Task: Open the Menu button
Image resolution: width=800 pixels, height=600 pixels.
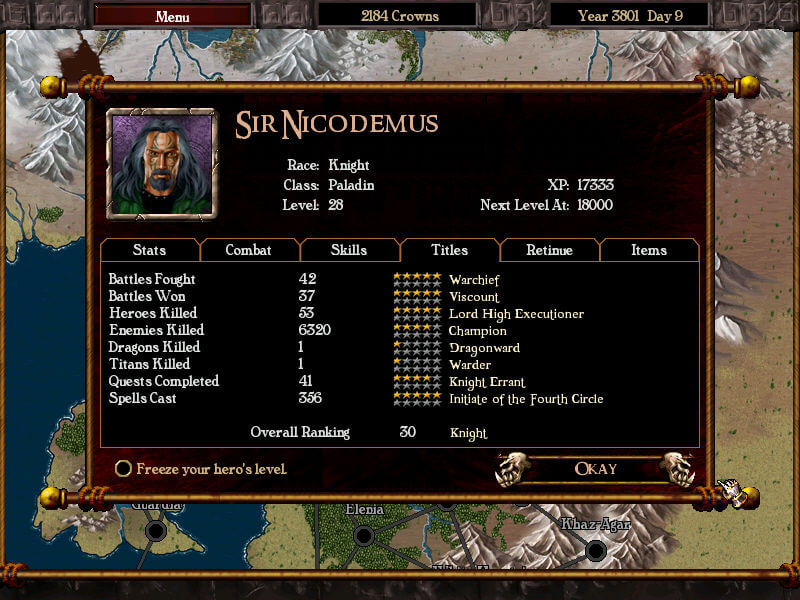Action: pos(172,16)
